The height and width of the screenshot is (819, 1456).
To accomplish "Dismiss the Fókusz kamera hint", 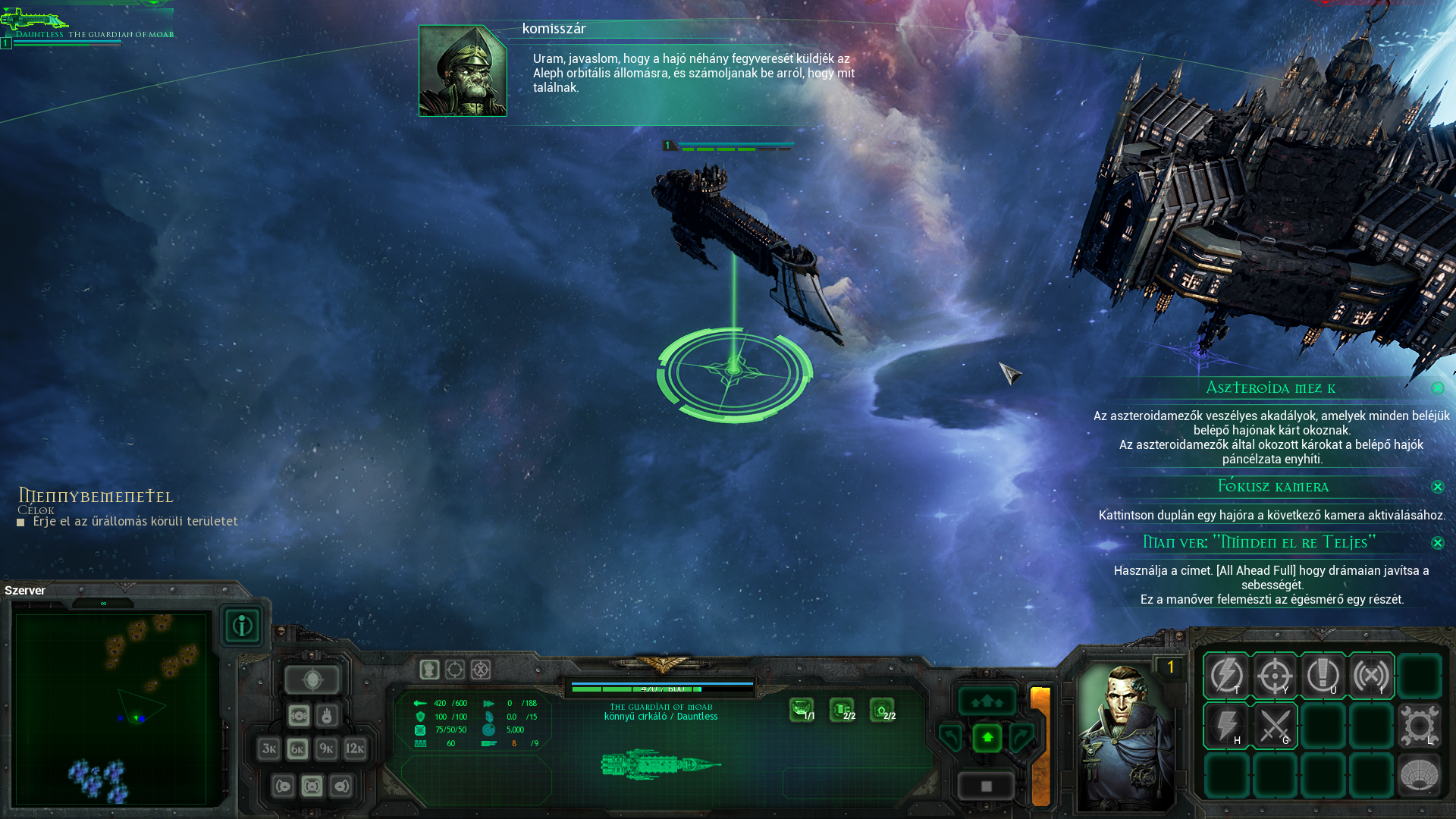I will (x=1438, y=487).
